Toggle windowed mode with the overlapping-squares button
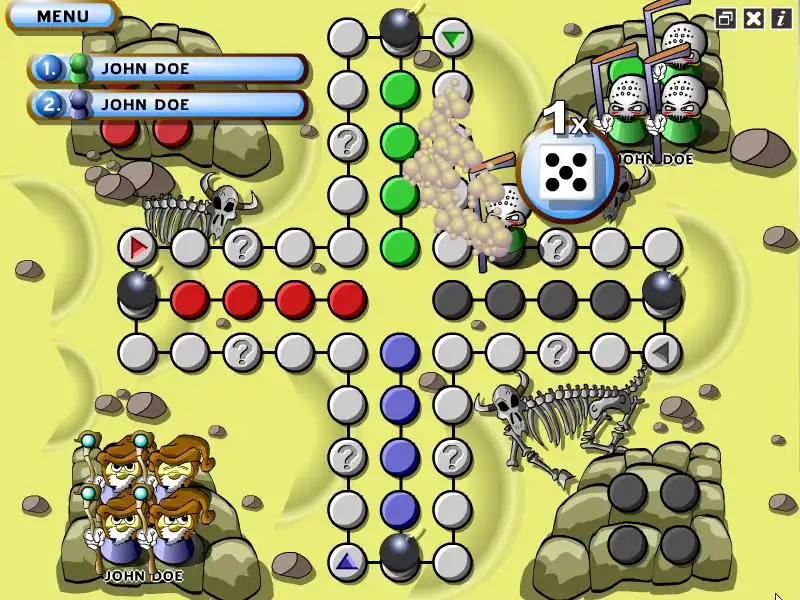 point(726,18)
